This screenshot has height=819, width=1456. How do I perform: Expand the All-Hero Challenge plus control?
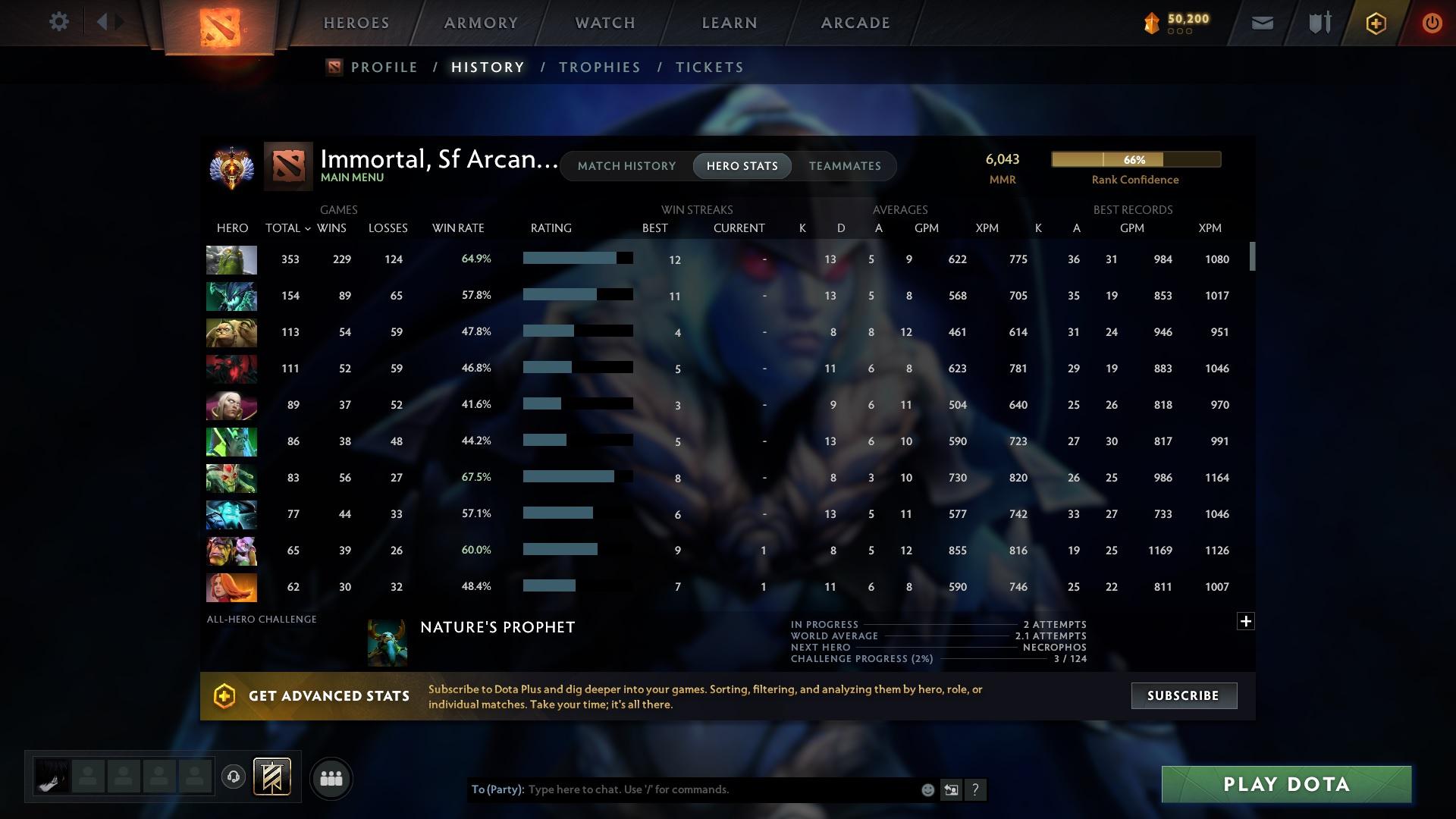[x=1246, y=620]
